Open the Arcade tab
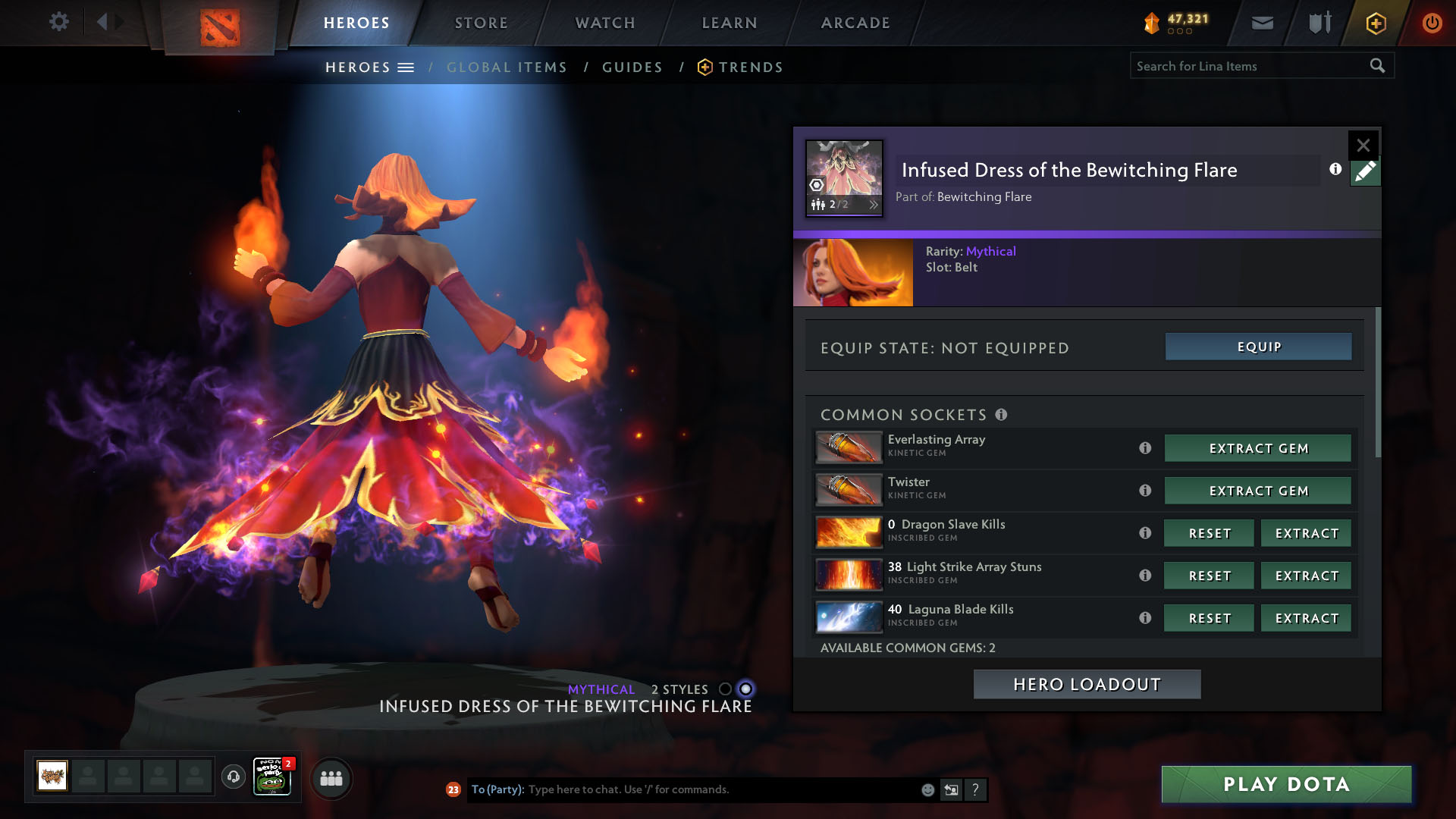1456x819 pixels. click(x=855, y=23)
